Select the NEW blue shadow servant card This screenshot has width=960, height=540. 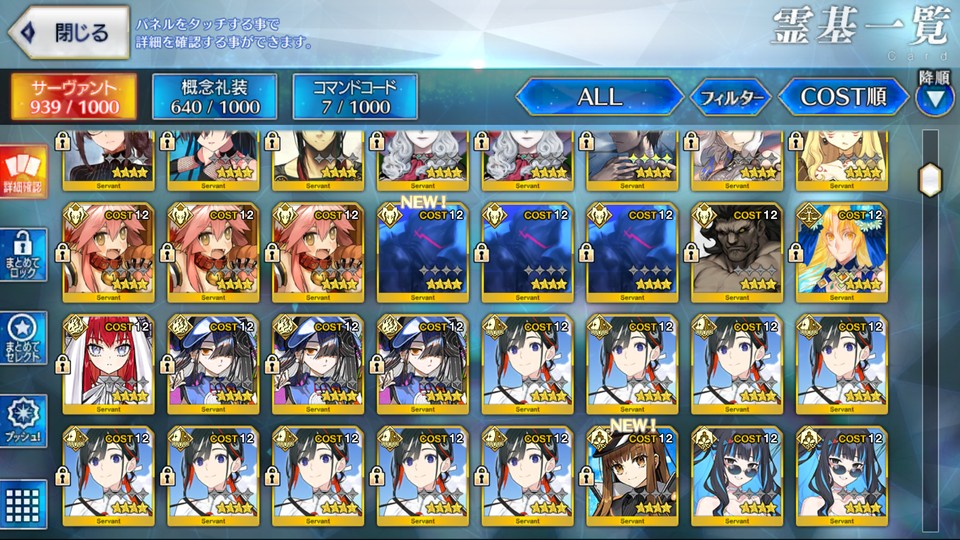421,252
